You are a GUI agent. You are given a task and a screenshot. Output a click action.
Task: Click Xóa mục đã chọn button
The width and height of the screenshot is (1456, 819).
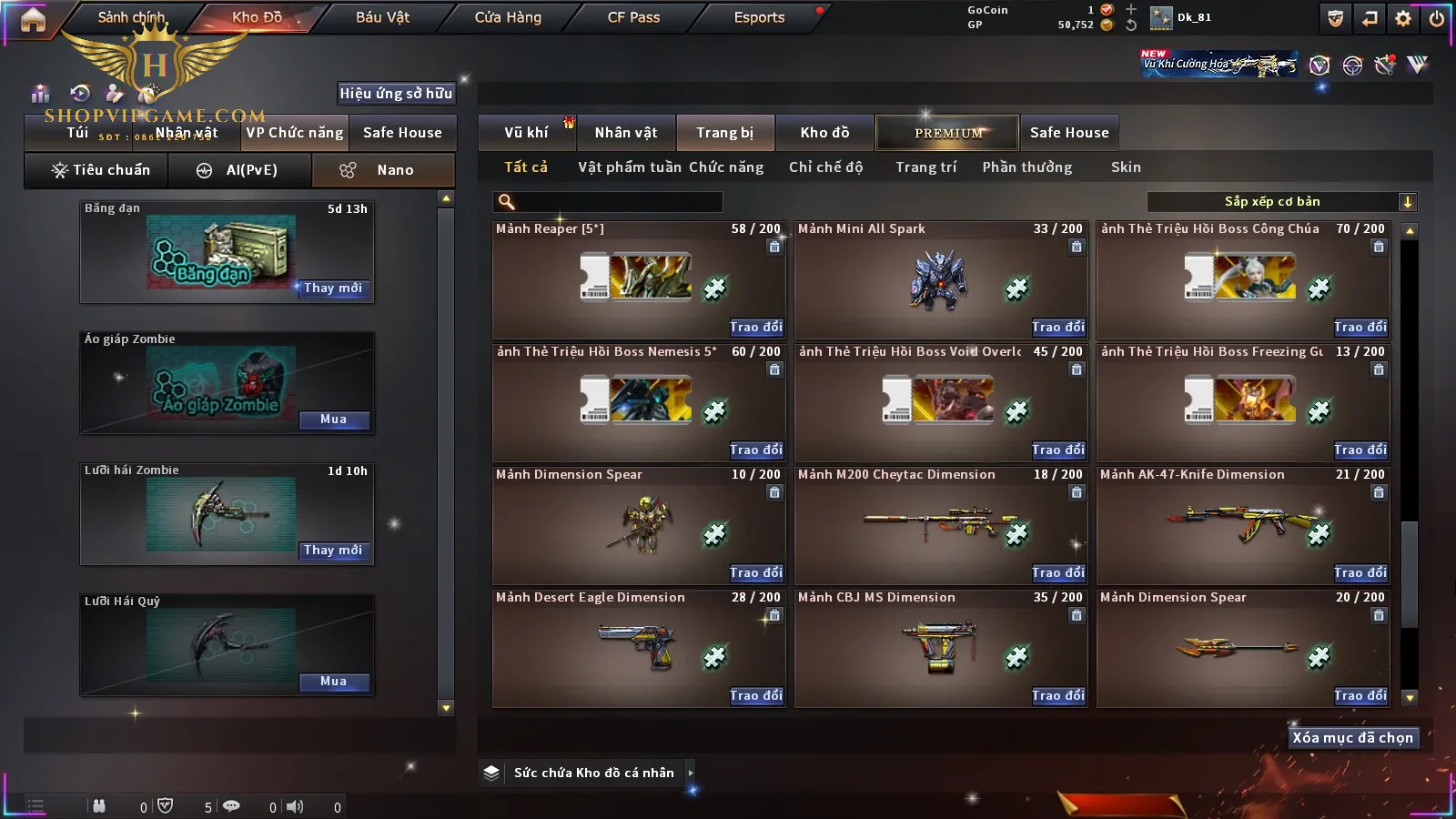(x=1352, y=738)
